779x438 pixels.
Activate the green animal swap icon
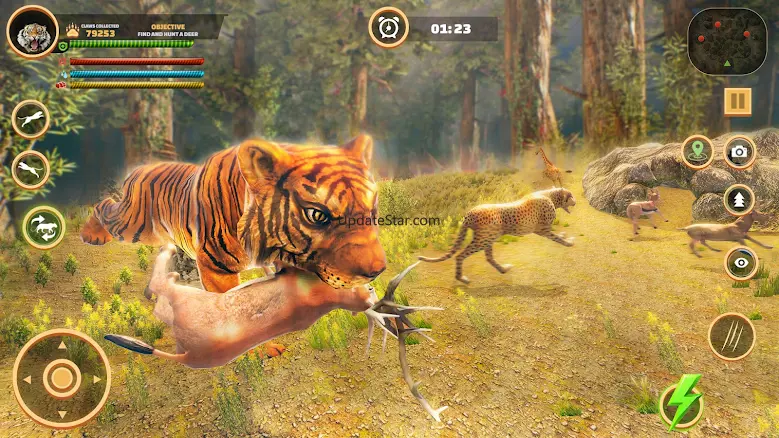44,227
